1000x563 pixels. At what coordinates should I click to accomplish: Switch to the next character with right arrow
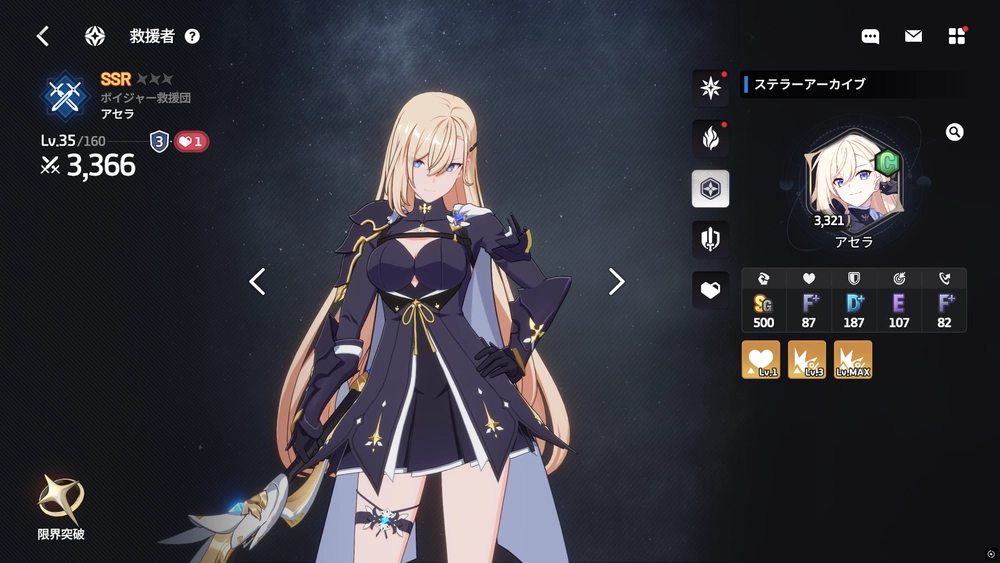coord(617,282)
